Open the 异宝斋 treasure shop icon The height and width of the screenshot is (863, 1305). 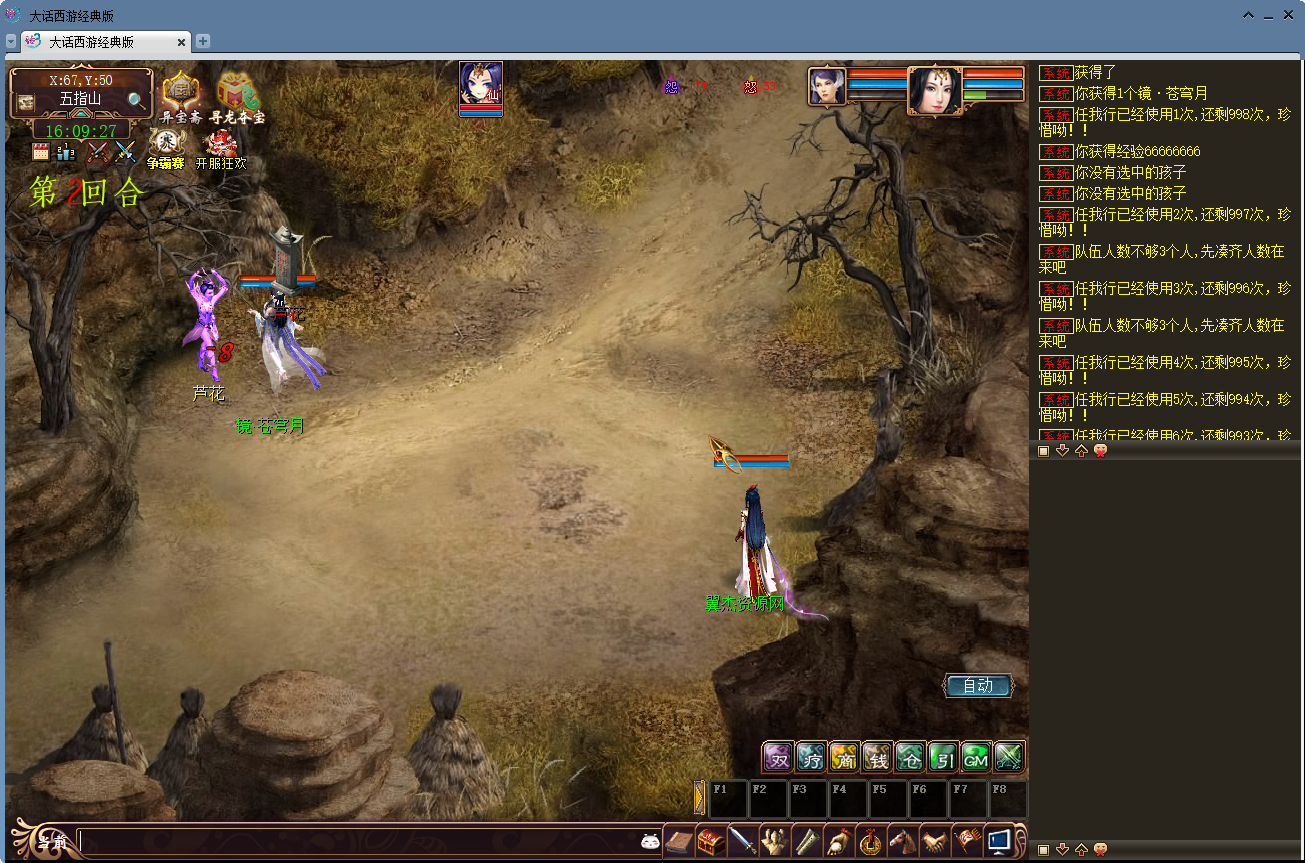click(x=181, y=96)
